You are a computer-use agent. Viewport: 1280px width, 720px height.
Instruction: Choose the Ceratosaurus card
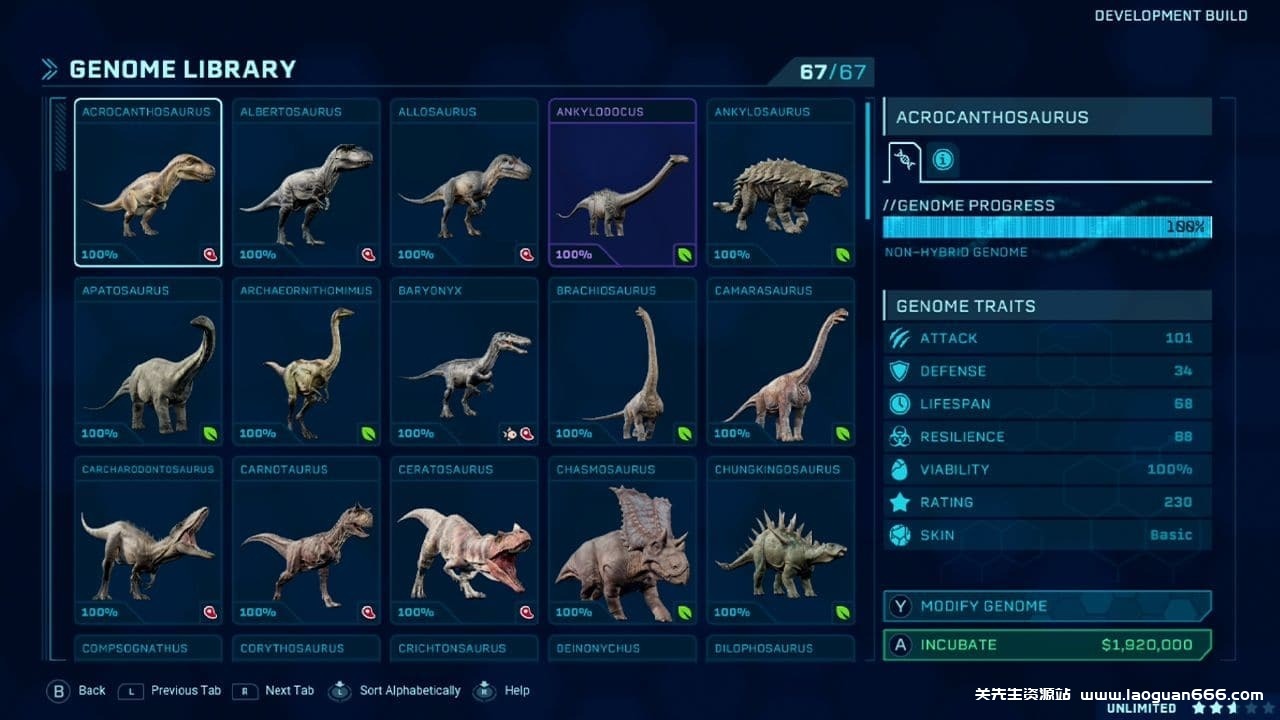tap(464, 541)
